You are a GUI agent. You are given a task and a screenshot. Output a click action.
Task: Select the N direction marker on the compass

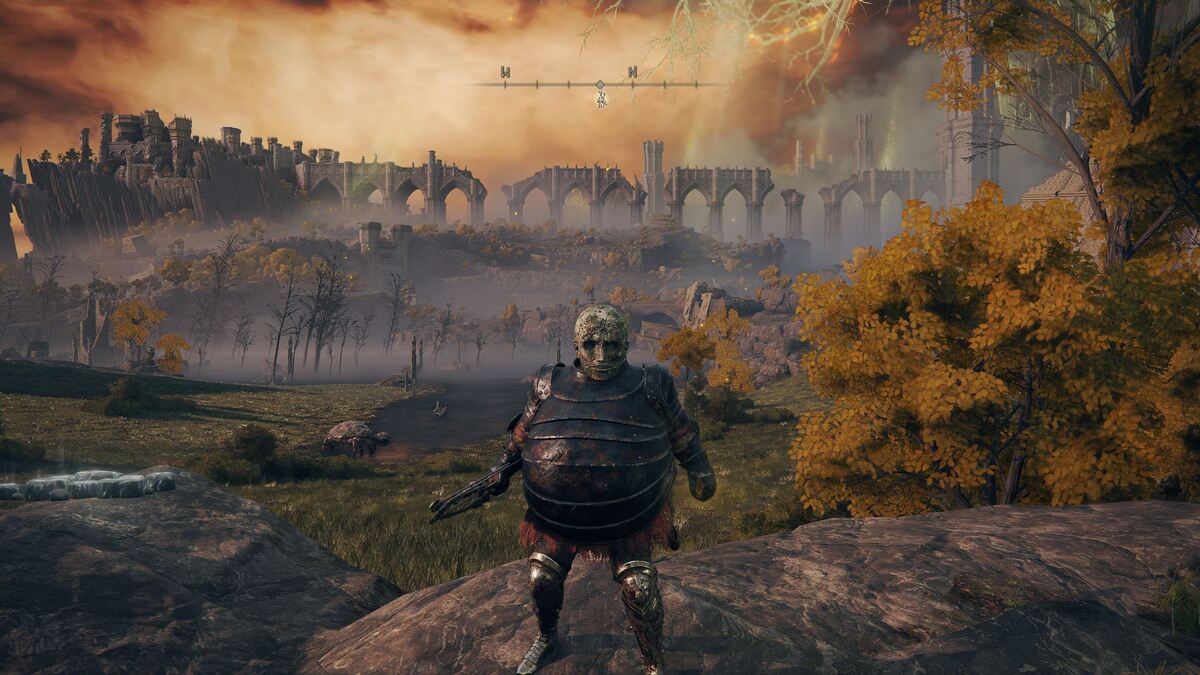pos(632,72)
